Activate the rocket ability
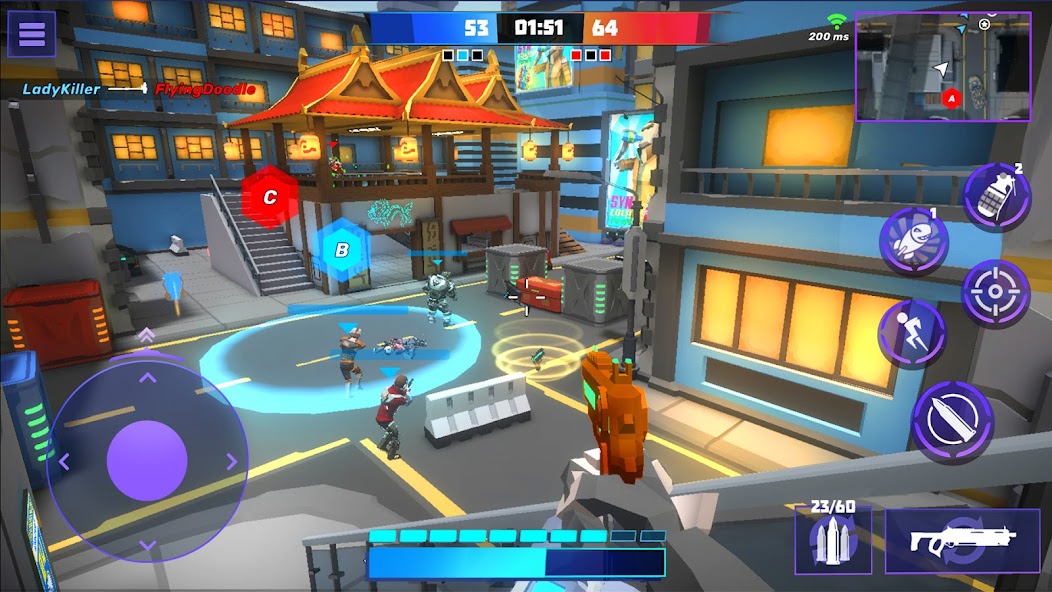The image size is (1052, 592). (x=913, y=242)
